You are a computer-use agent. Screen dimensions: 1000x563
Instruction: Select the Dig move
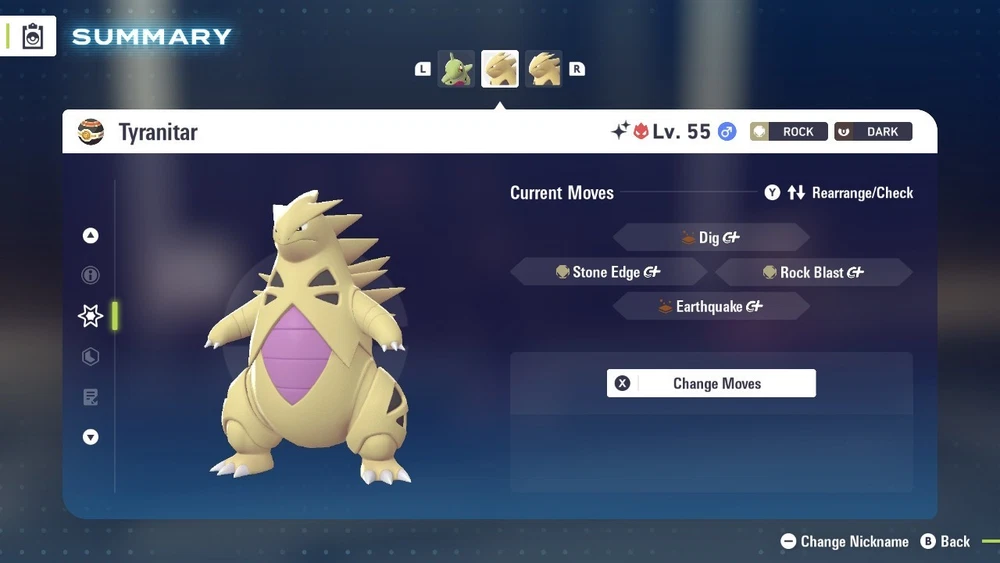[x=710, y=238]
